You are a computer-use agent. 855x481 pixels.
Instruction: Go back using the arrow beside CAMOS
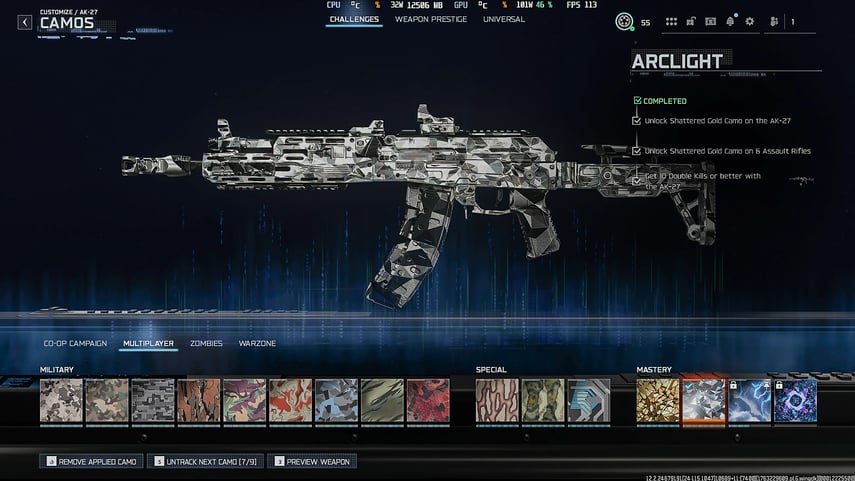tap(25, 22)
